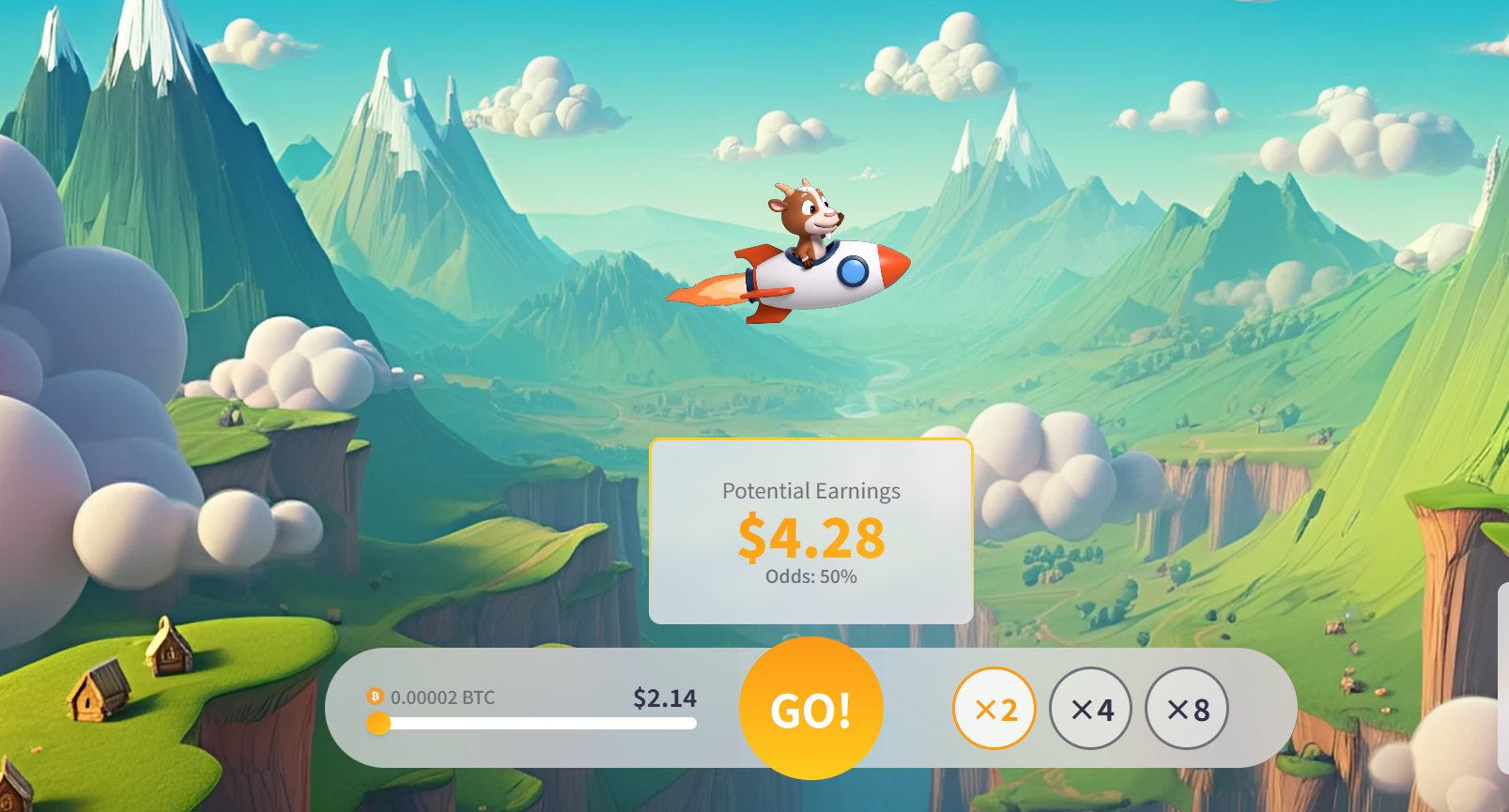
Task: Select the ×2 multiplier
Action: point(994,709)
